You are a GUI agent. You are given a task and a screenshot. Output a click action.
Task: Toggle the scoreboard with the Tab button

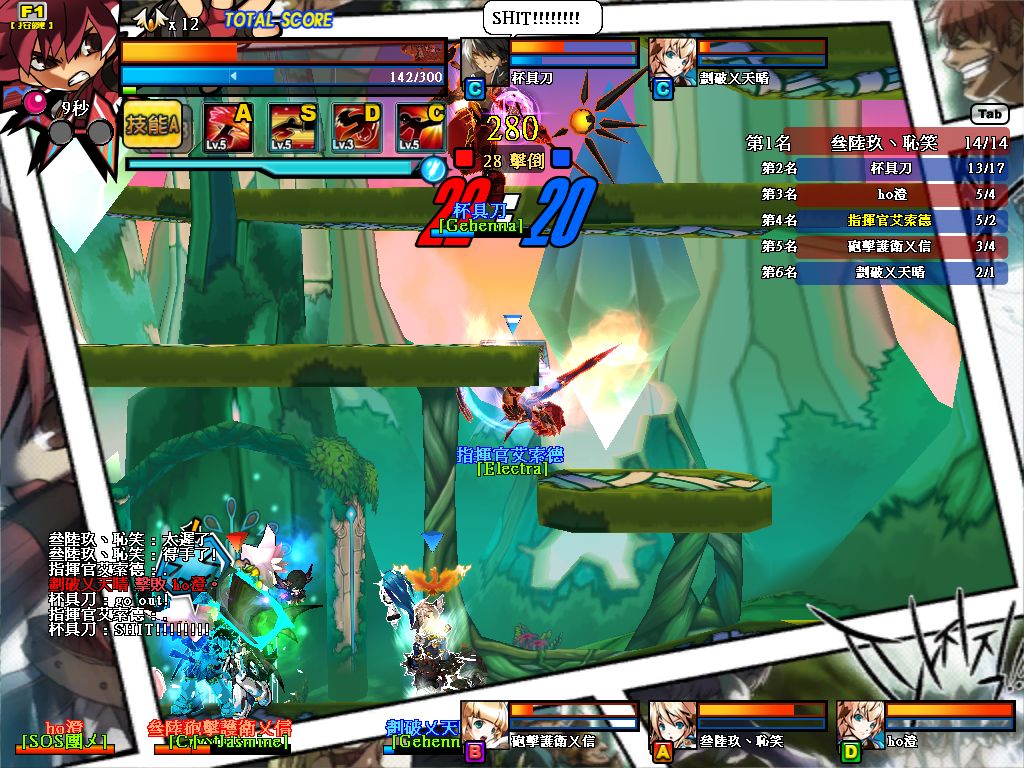point(988,114)
